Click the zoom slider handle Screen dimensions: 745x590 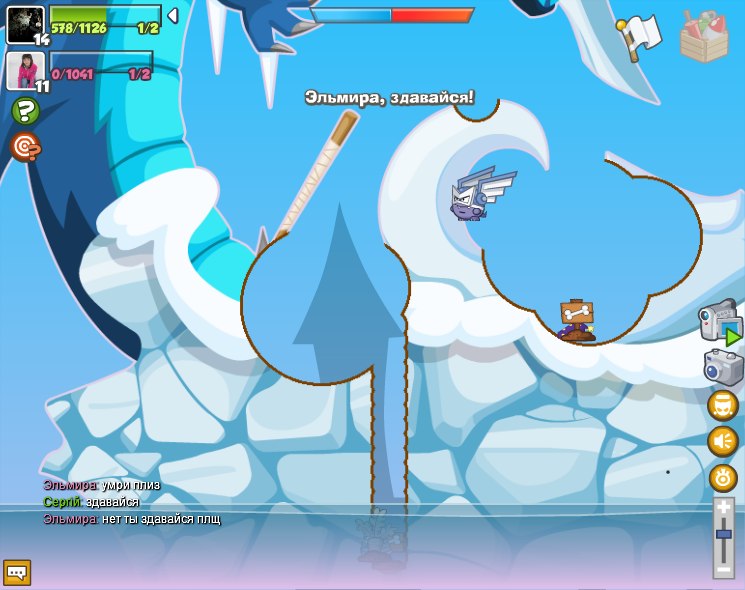click(724, 536)
